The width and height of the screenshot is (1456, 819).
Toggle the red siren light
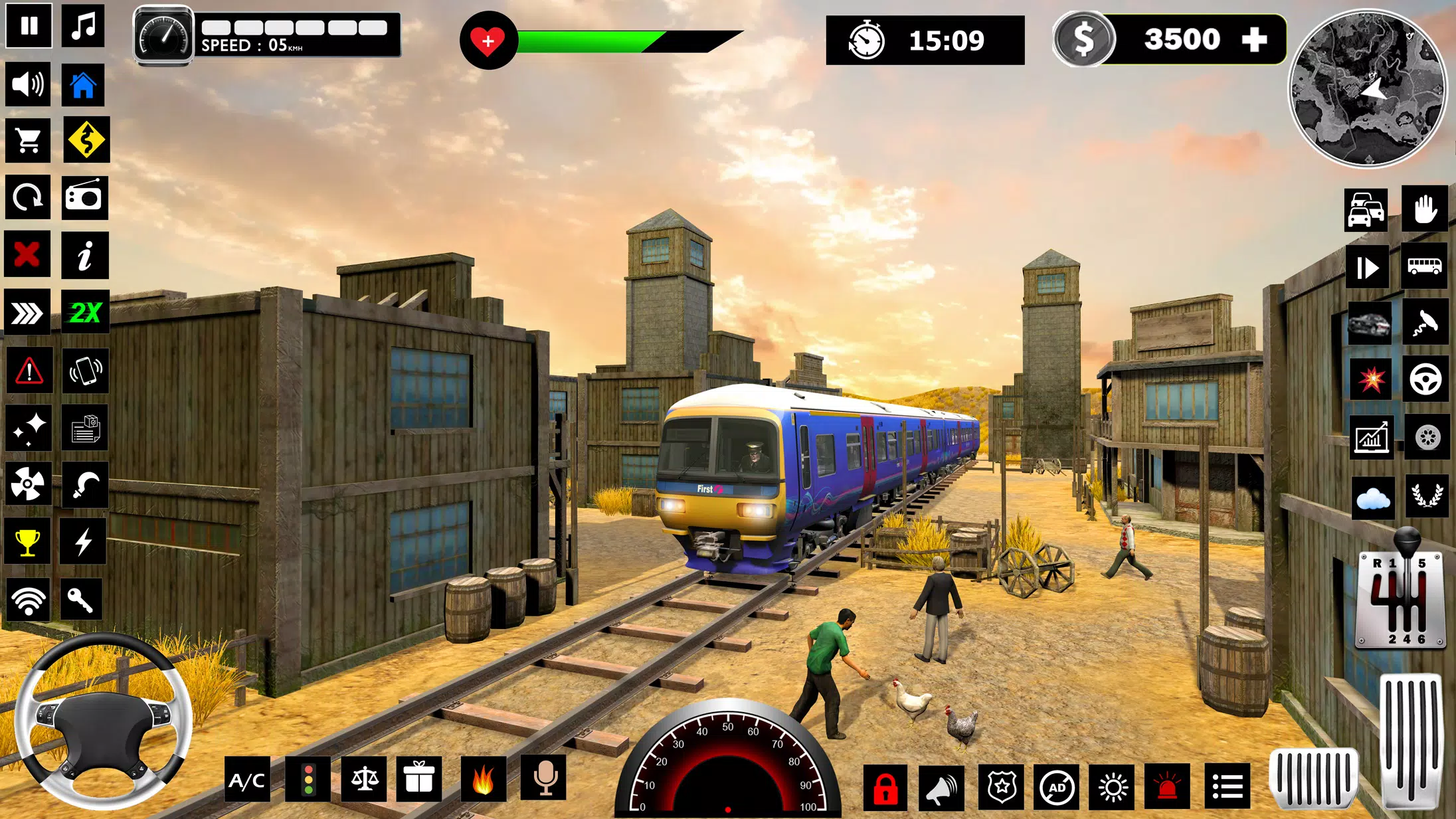(x=1167, y=788)
